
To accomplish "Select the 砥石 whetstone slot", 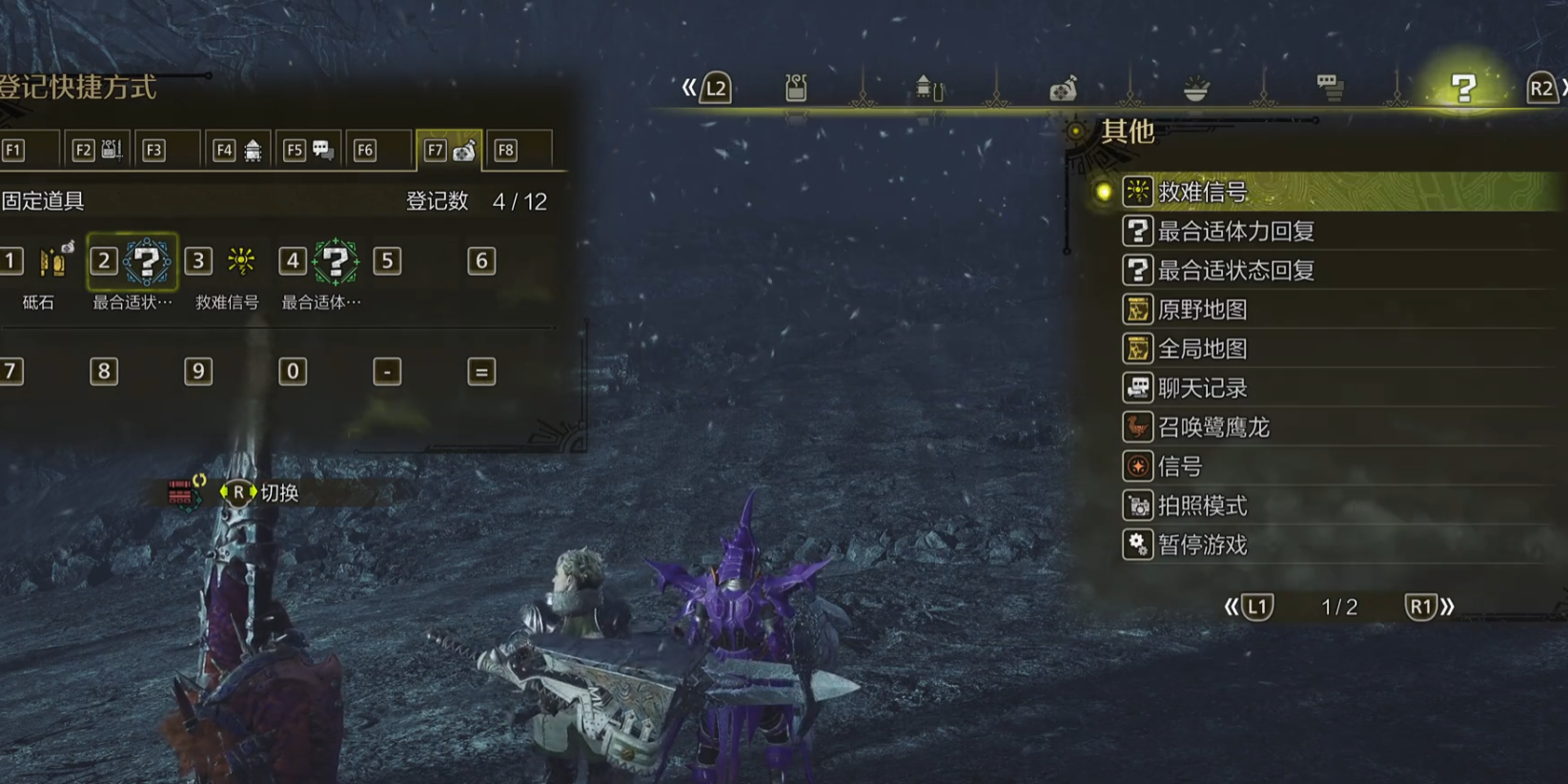I will coord(52,261).
